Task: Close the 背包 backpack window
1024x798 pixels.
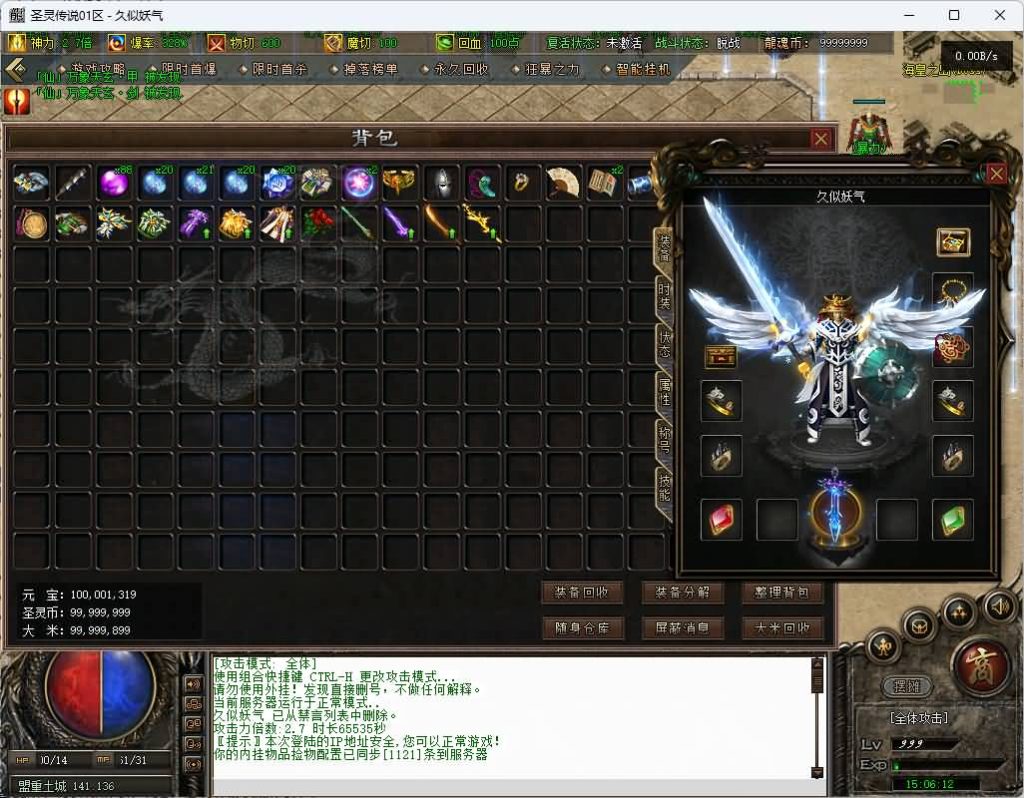Action: (820, 139)
